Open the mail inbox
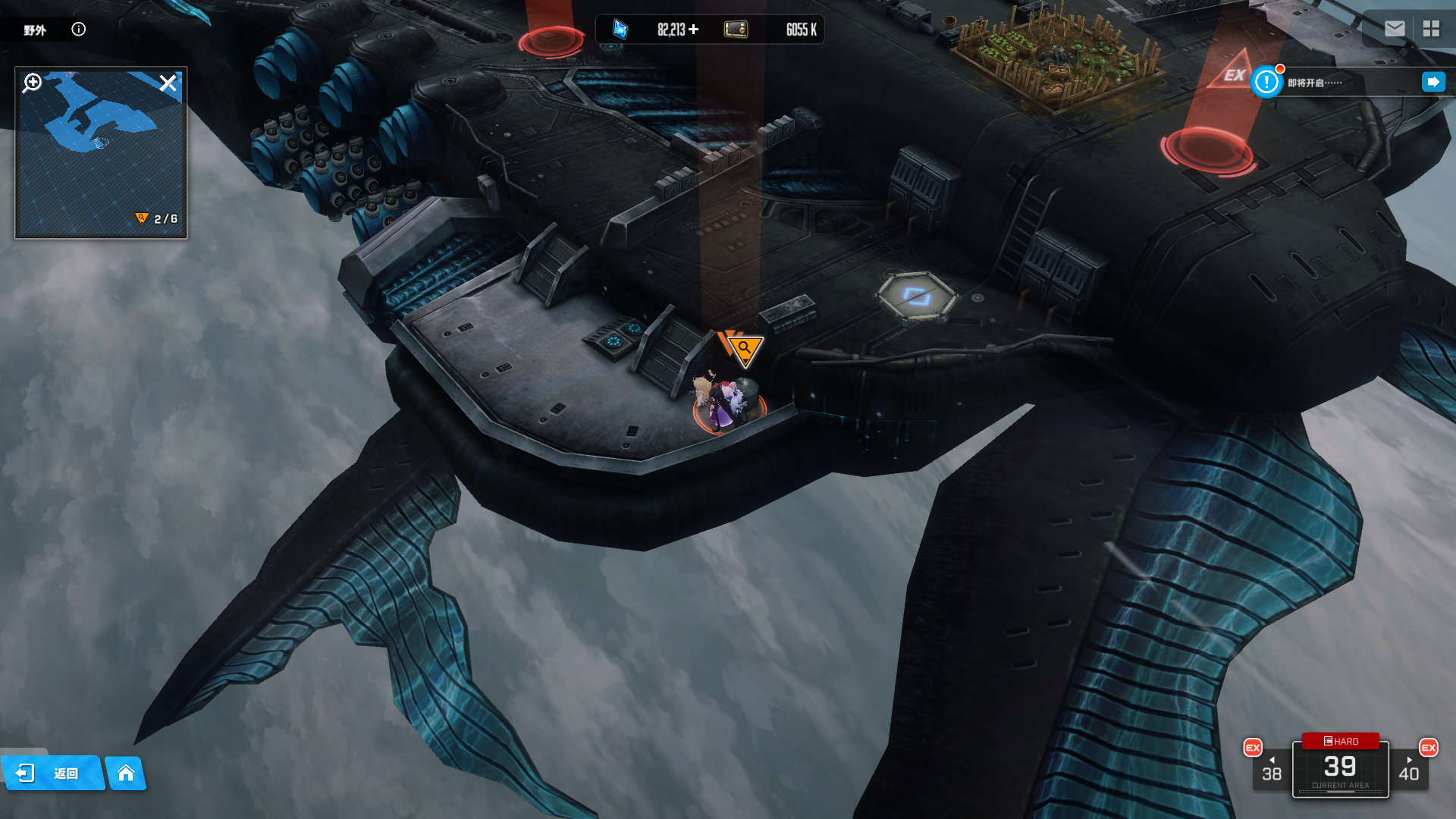This screenshot has height=819, width=1456. point(1395,29)
